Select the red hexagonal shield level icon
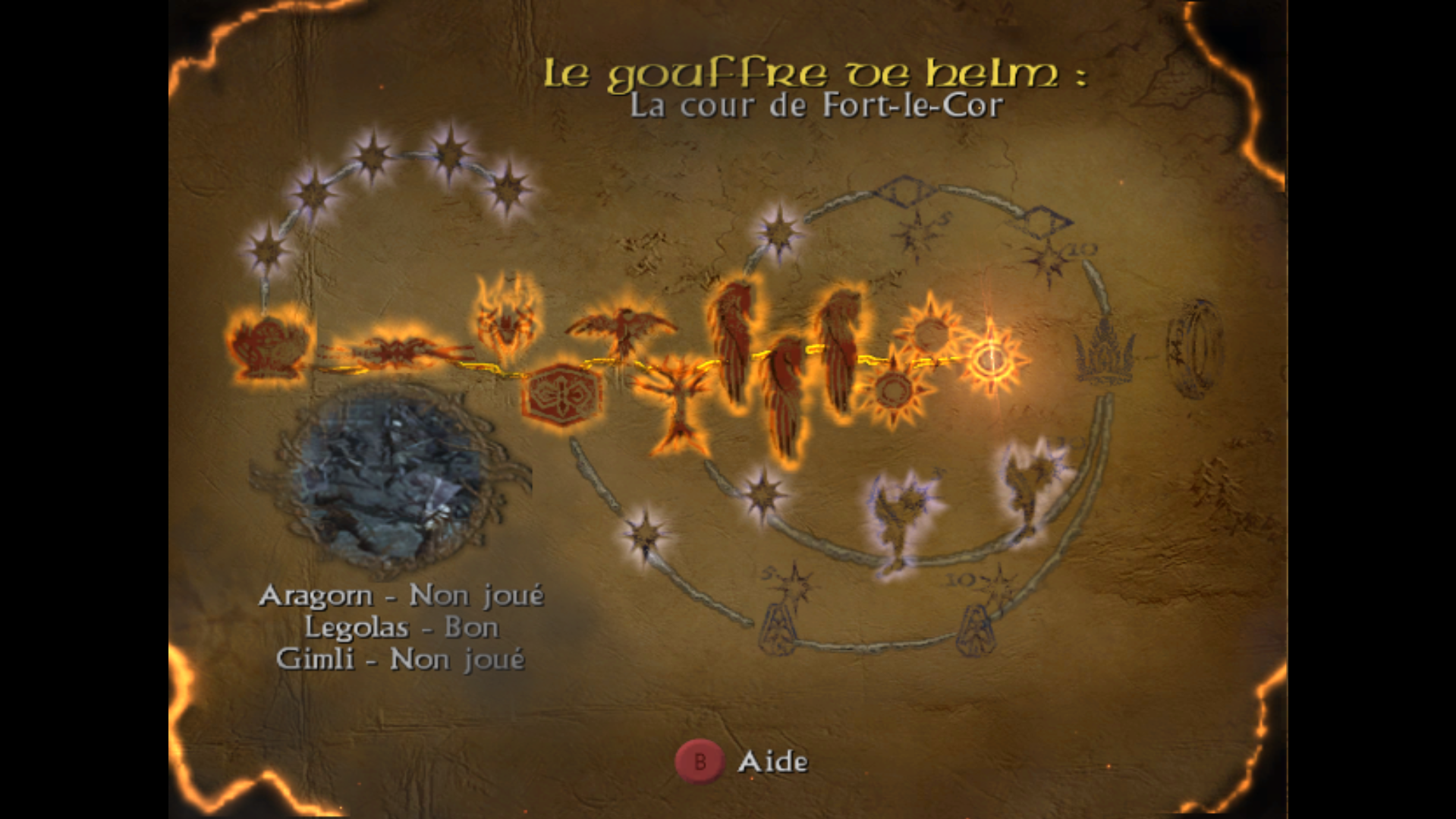The height and width of the screenshot is (819, 1456). click(561, 394)
